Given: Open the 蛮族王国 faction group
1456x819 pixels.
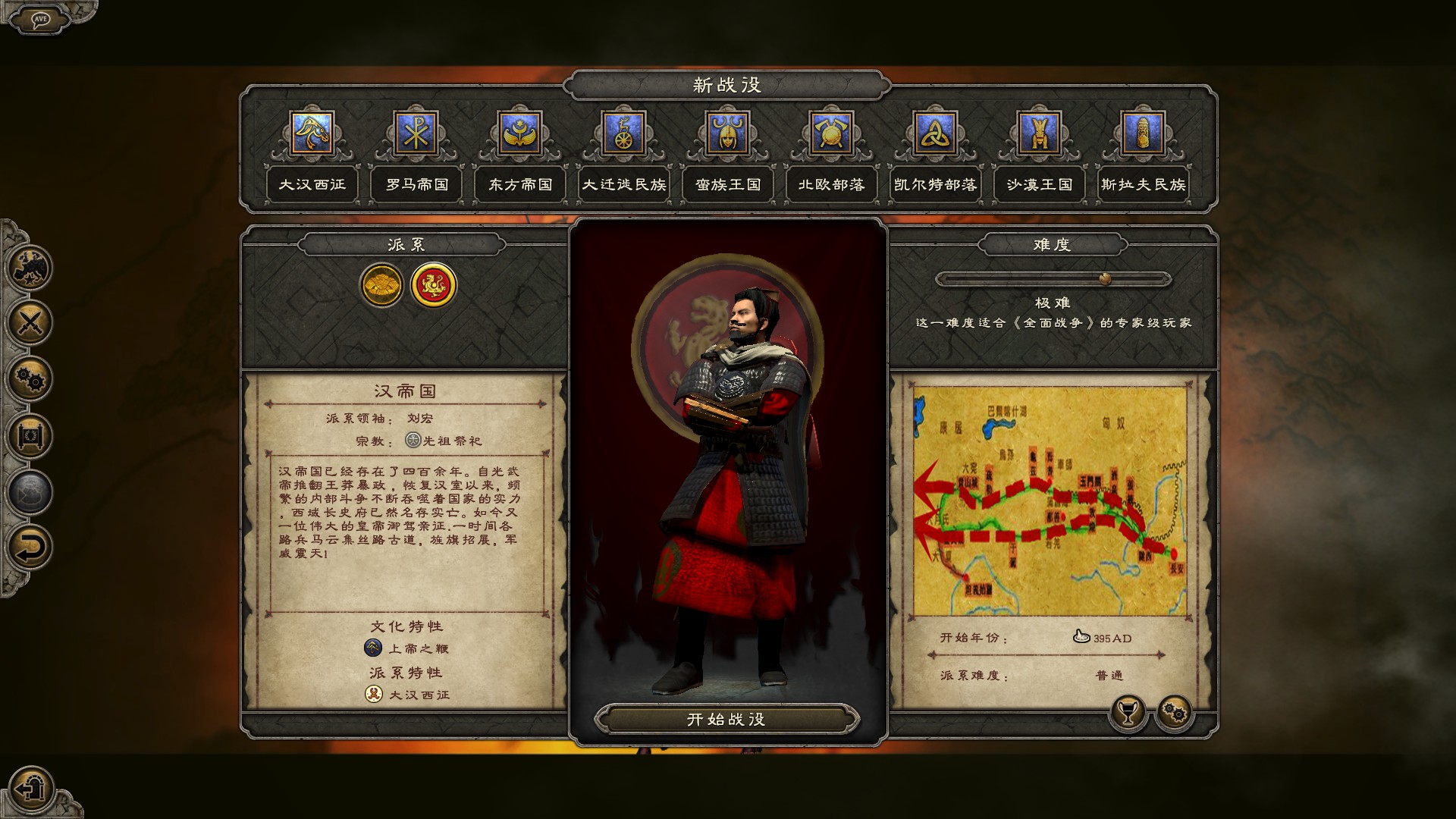Looking at the screenshot, I should coord(727,184).
